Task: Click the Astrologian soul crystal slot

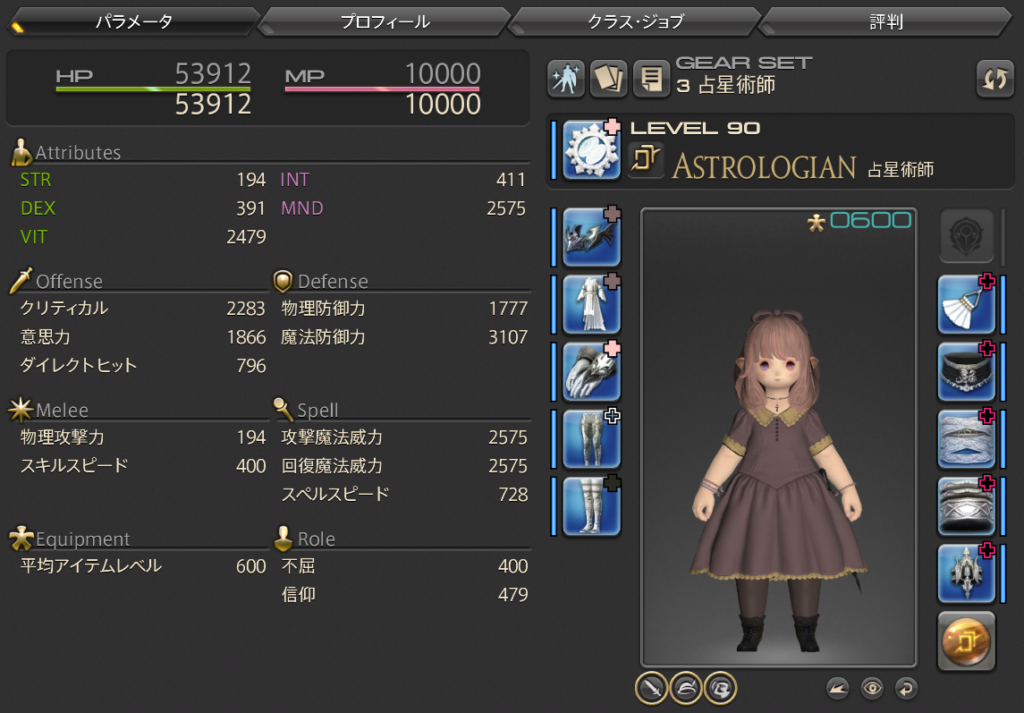Action: (966, 641)
